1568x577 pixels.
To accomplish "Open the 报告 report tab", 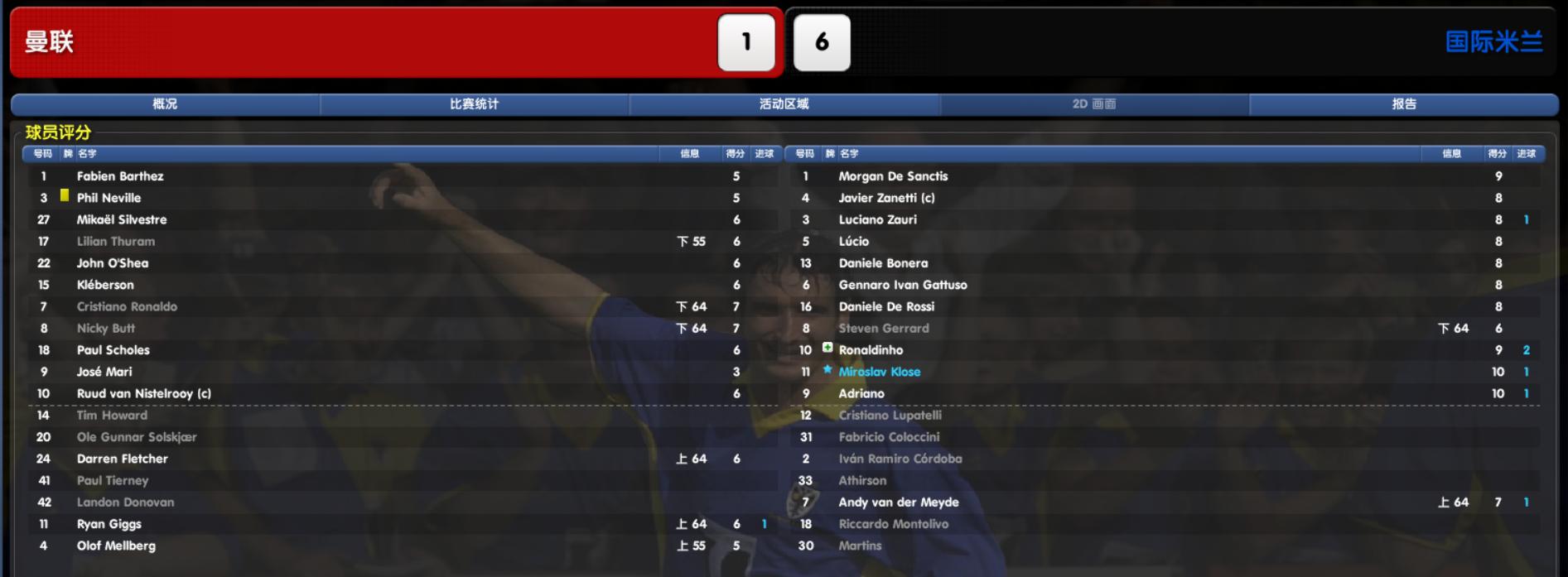I will 1404,104.
